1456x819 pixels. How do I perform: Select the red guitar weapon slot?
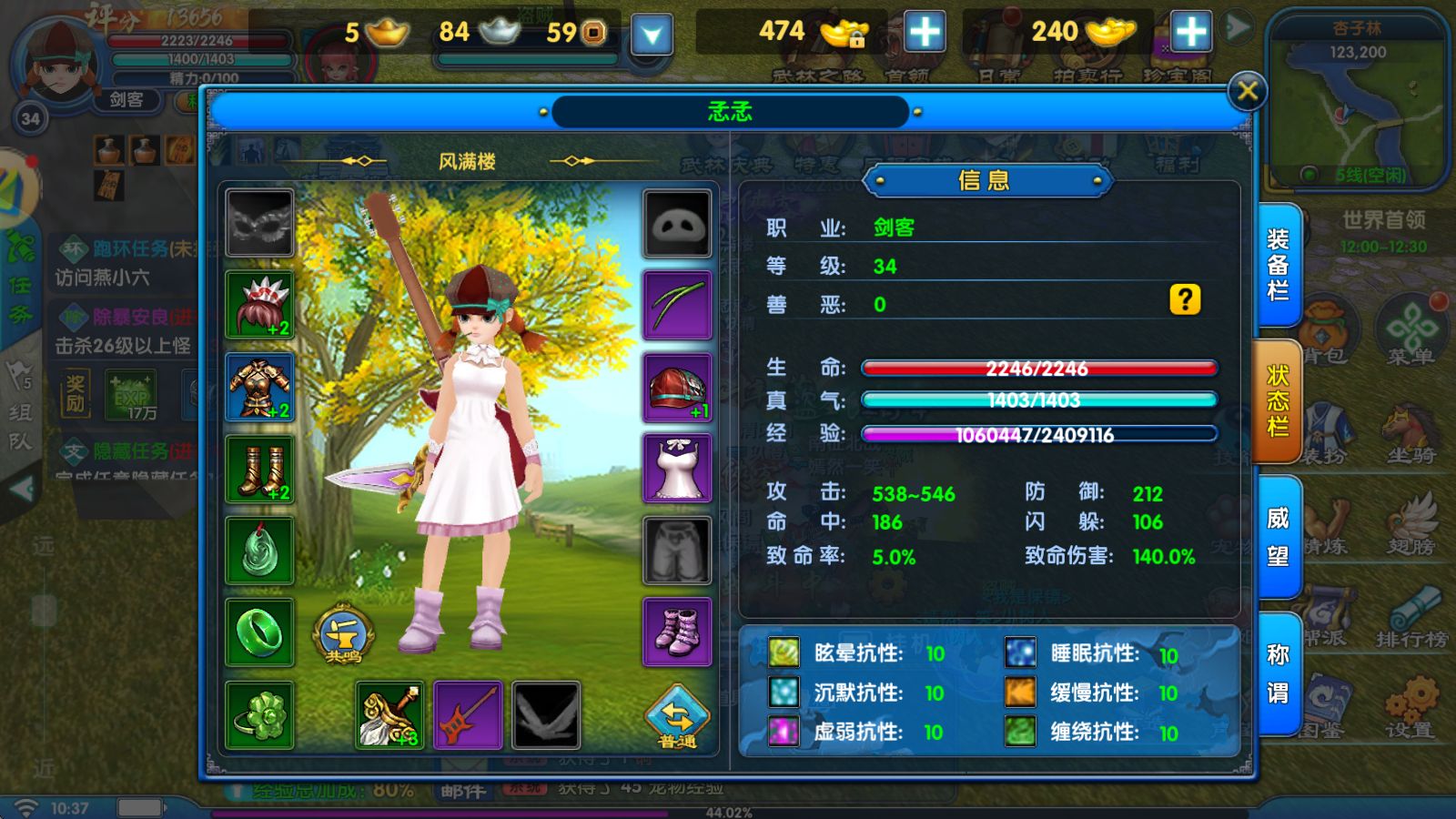468,715
